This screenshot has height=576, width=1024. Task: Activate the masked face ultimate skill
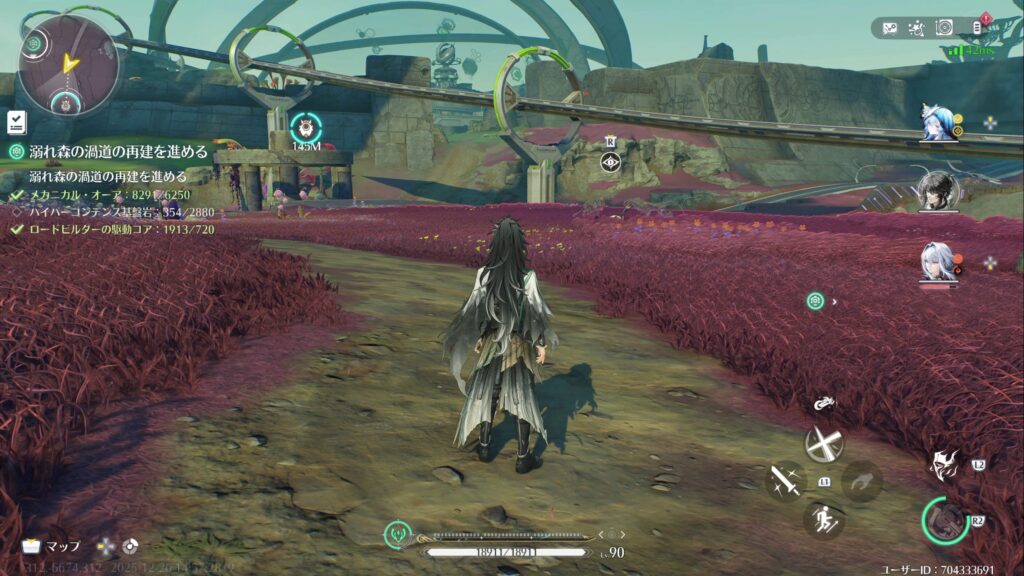(x=943, y=463)
